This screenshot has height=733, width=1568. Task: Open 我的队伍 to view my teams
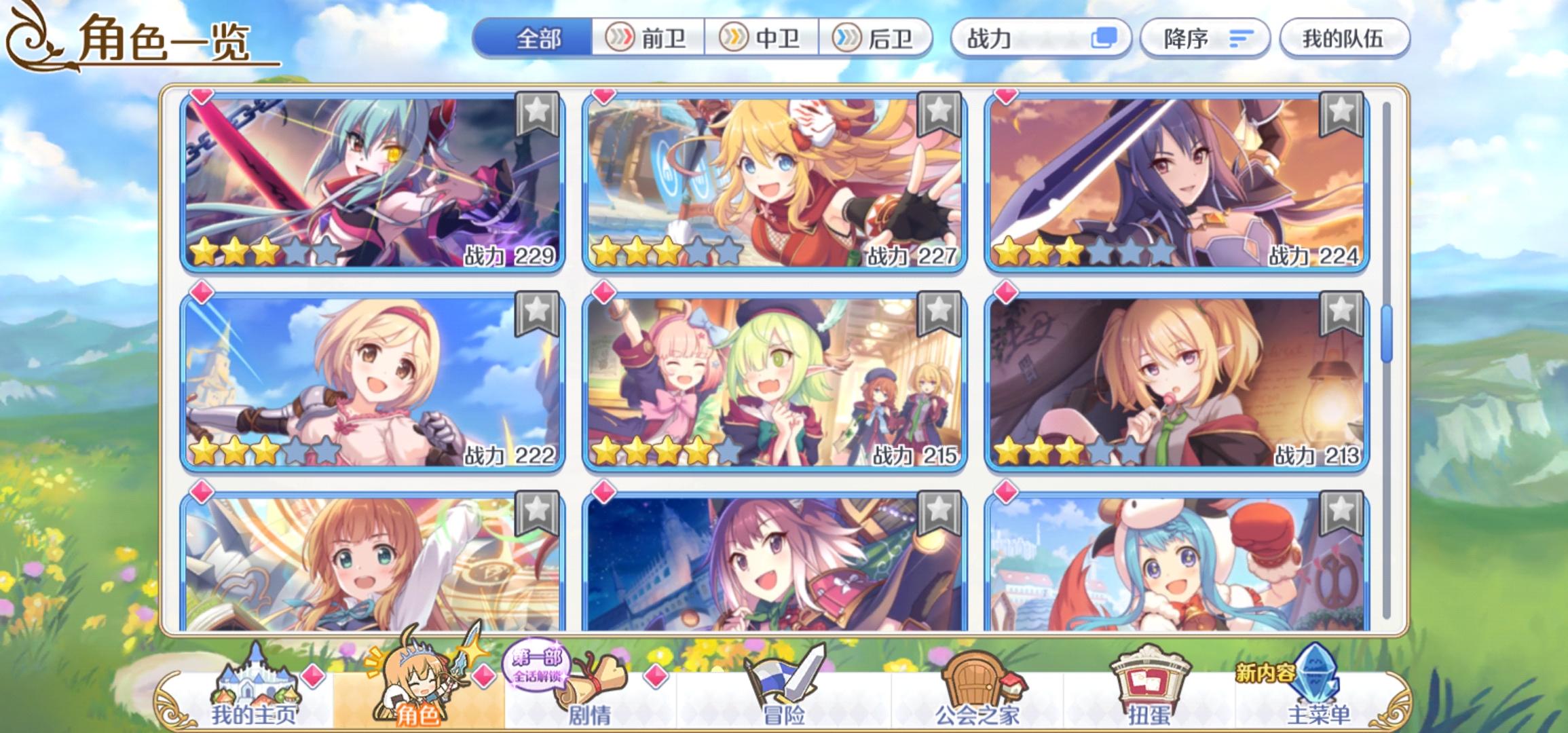pyautogui.click(x=1346, y=39)
